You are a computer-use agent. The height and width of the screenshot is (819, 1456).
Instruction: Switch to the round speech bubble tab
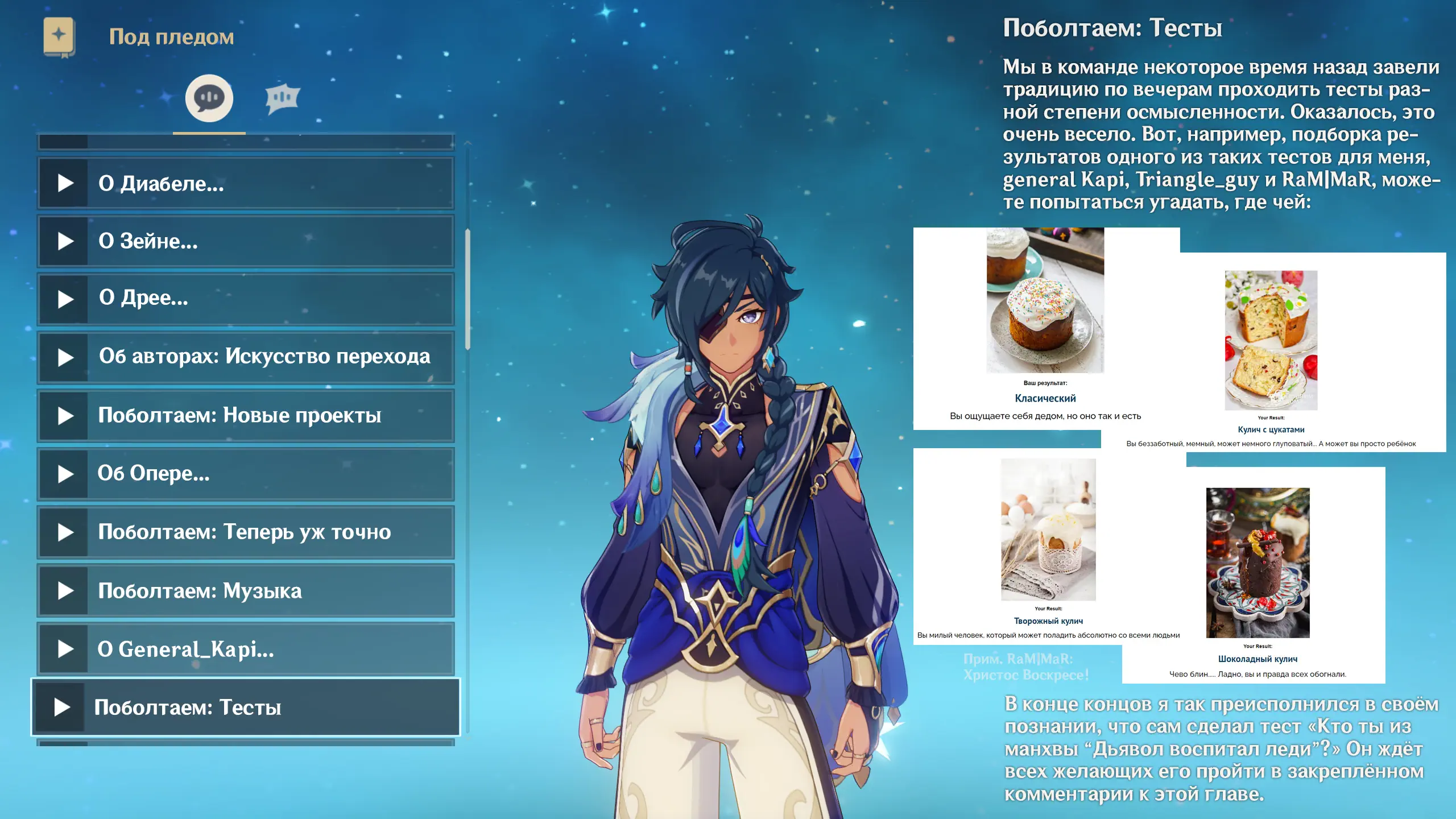209,98
